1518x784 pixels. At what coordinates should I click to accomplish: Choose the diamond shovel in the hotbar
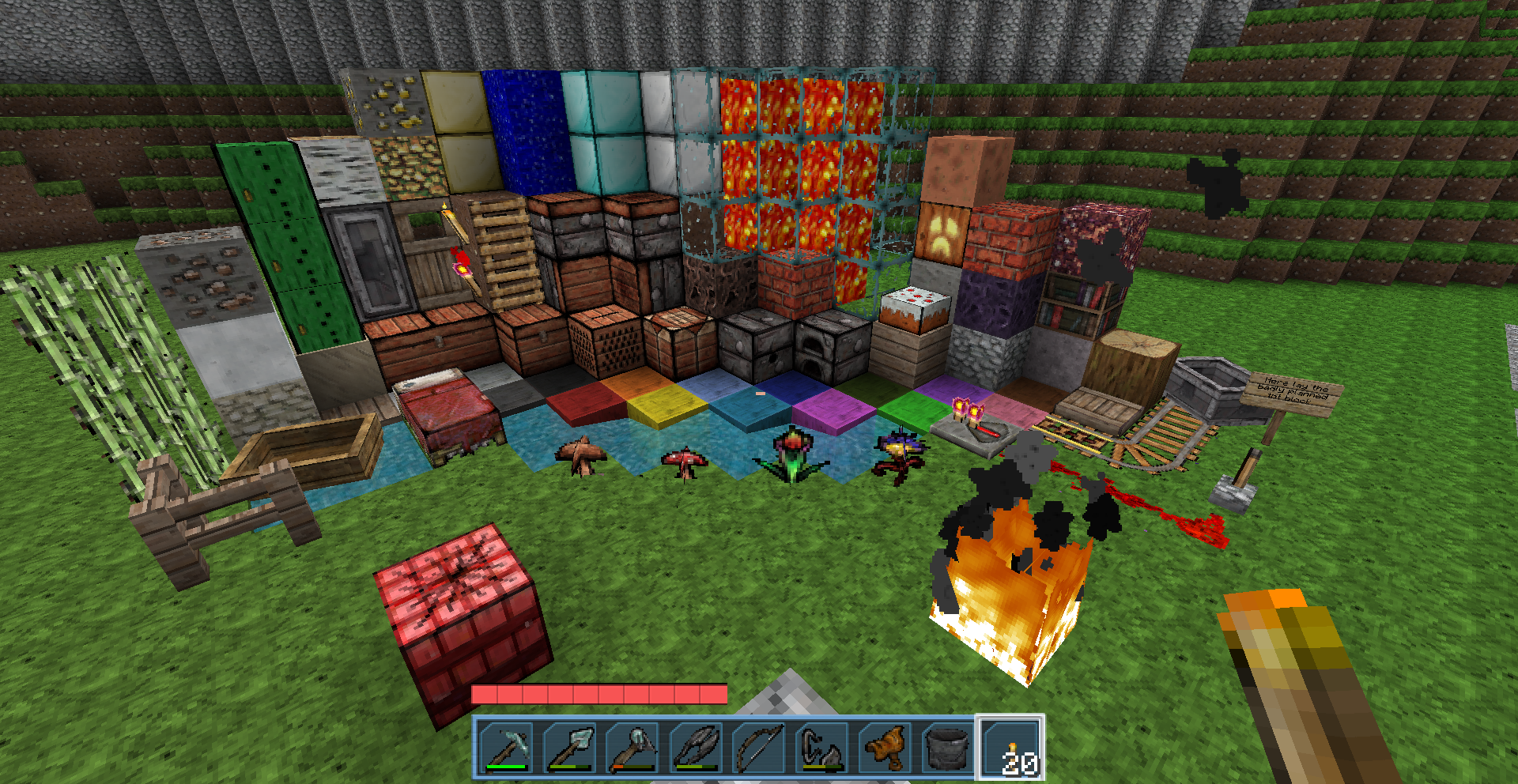pos(570,747)
